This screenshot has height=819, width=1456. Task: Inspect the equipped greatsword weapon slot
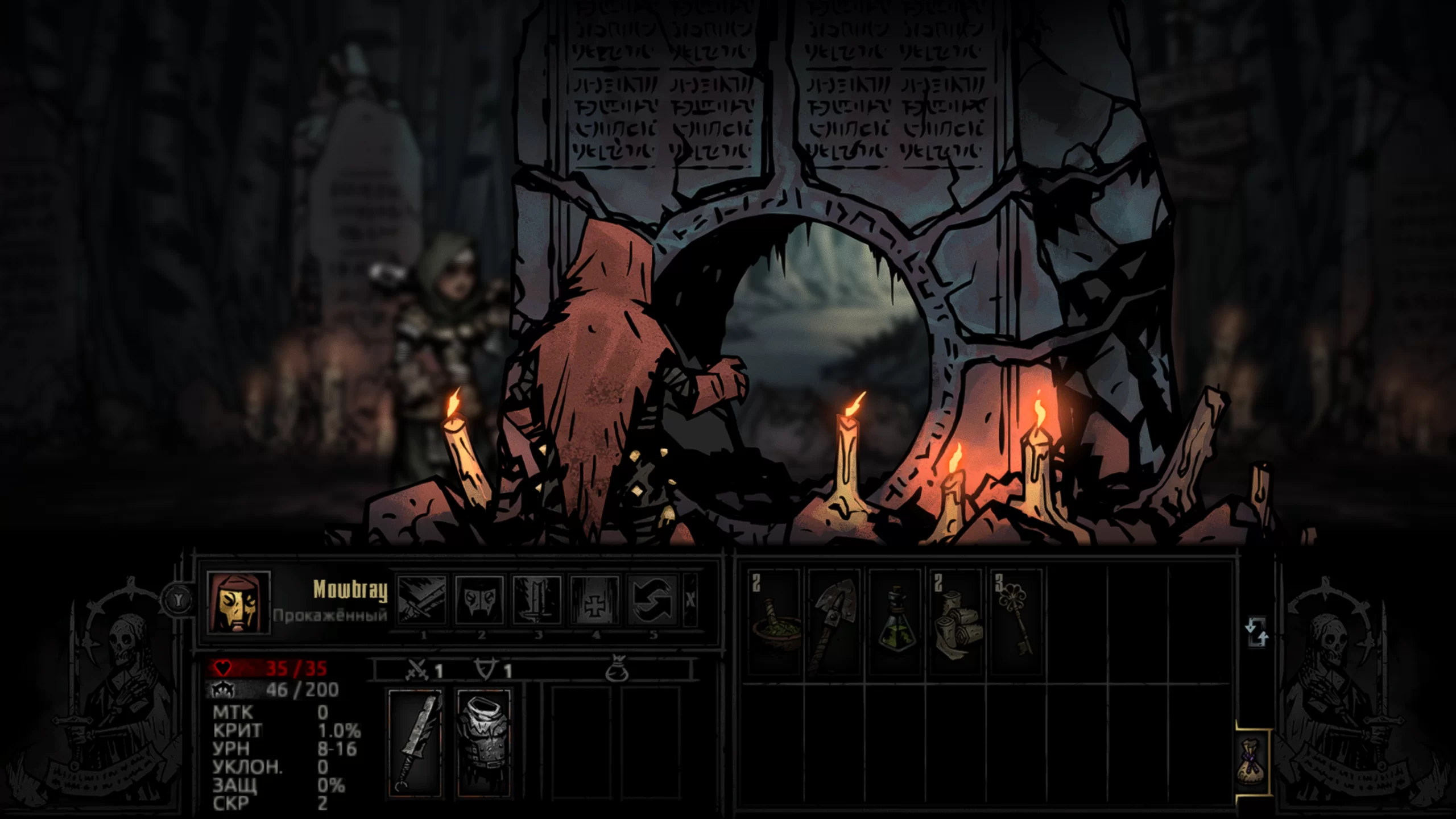pos(415,742)
